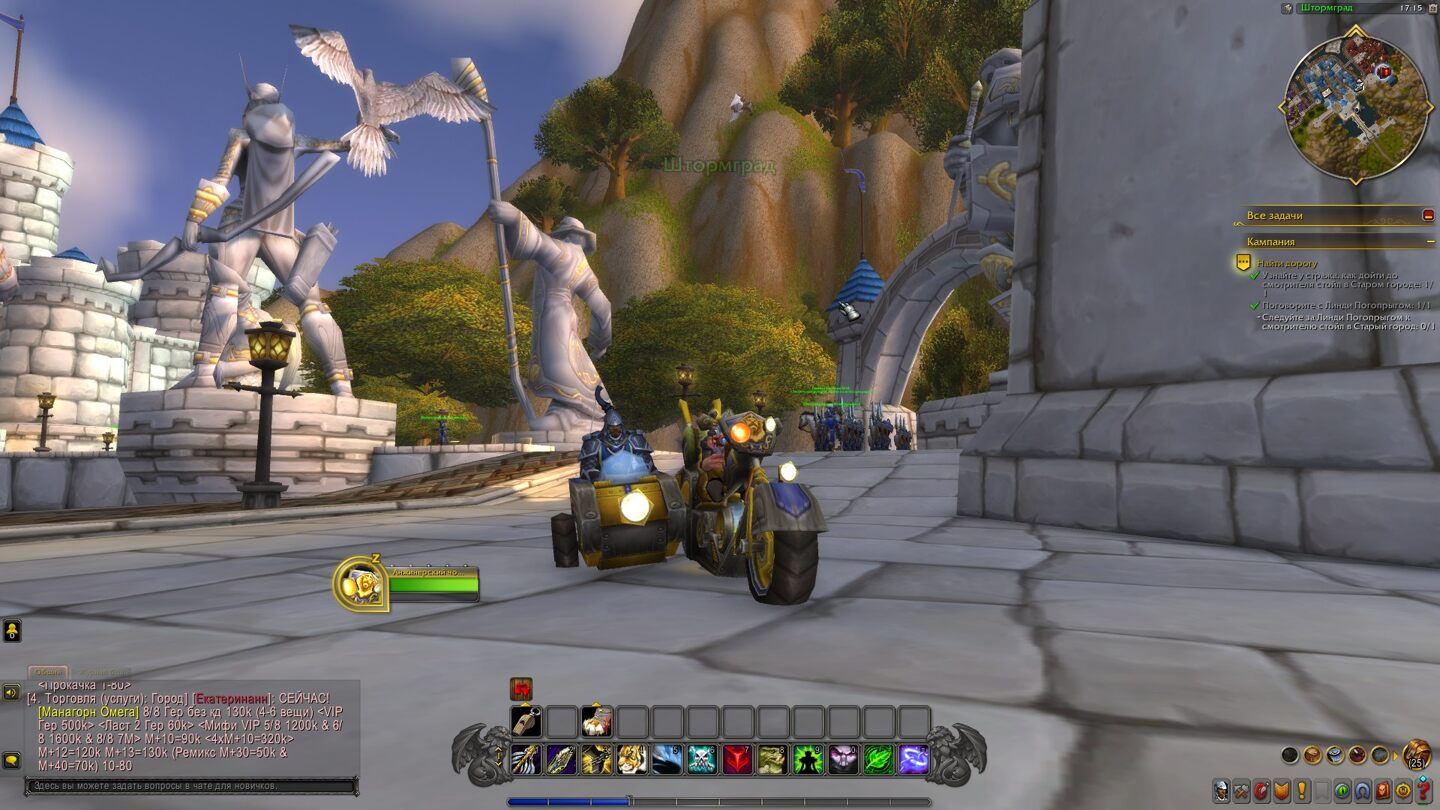Activate the green leaf ability
This screenshot has height=810, width=1440.
pyautogui.click(x=878, y=759)
